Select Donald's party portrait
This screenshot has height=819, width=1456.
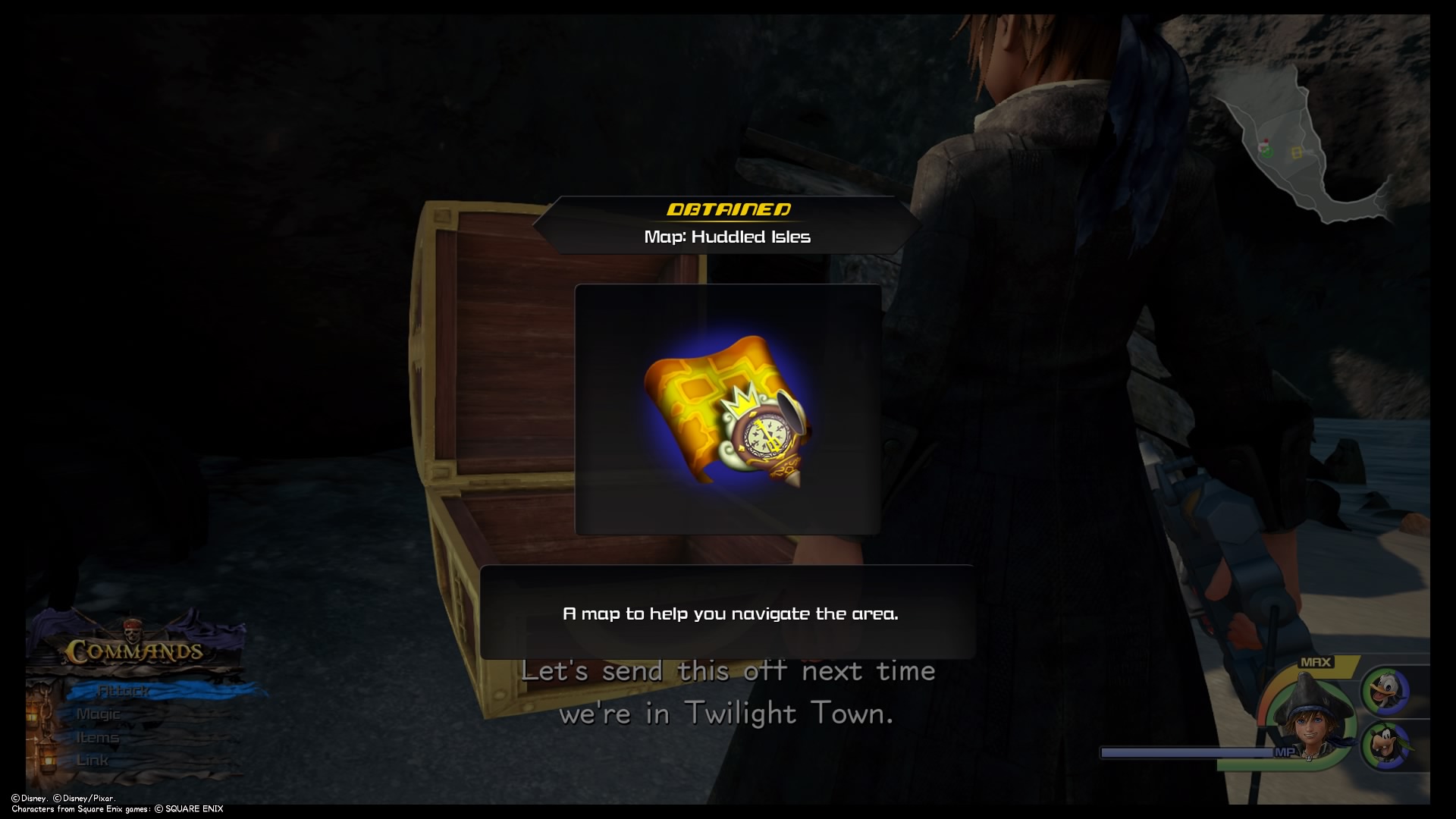click(1386, 690)
